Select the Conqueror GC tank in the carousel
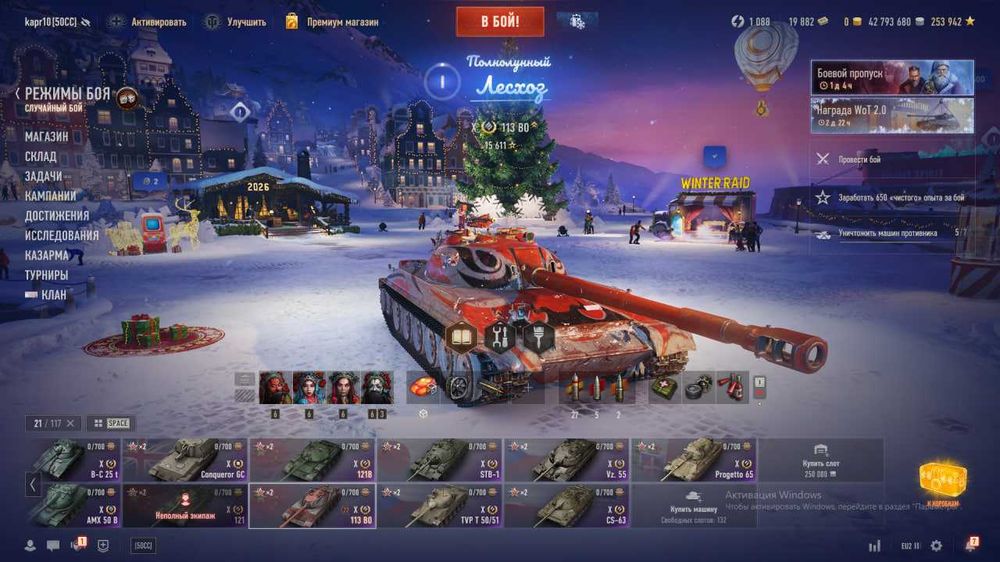Image resolution: width=1000 pixels, height=562 pixels. (184, 460)
